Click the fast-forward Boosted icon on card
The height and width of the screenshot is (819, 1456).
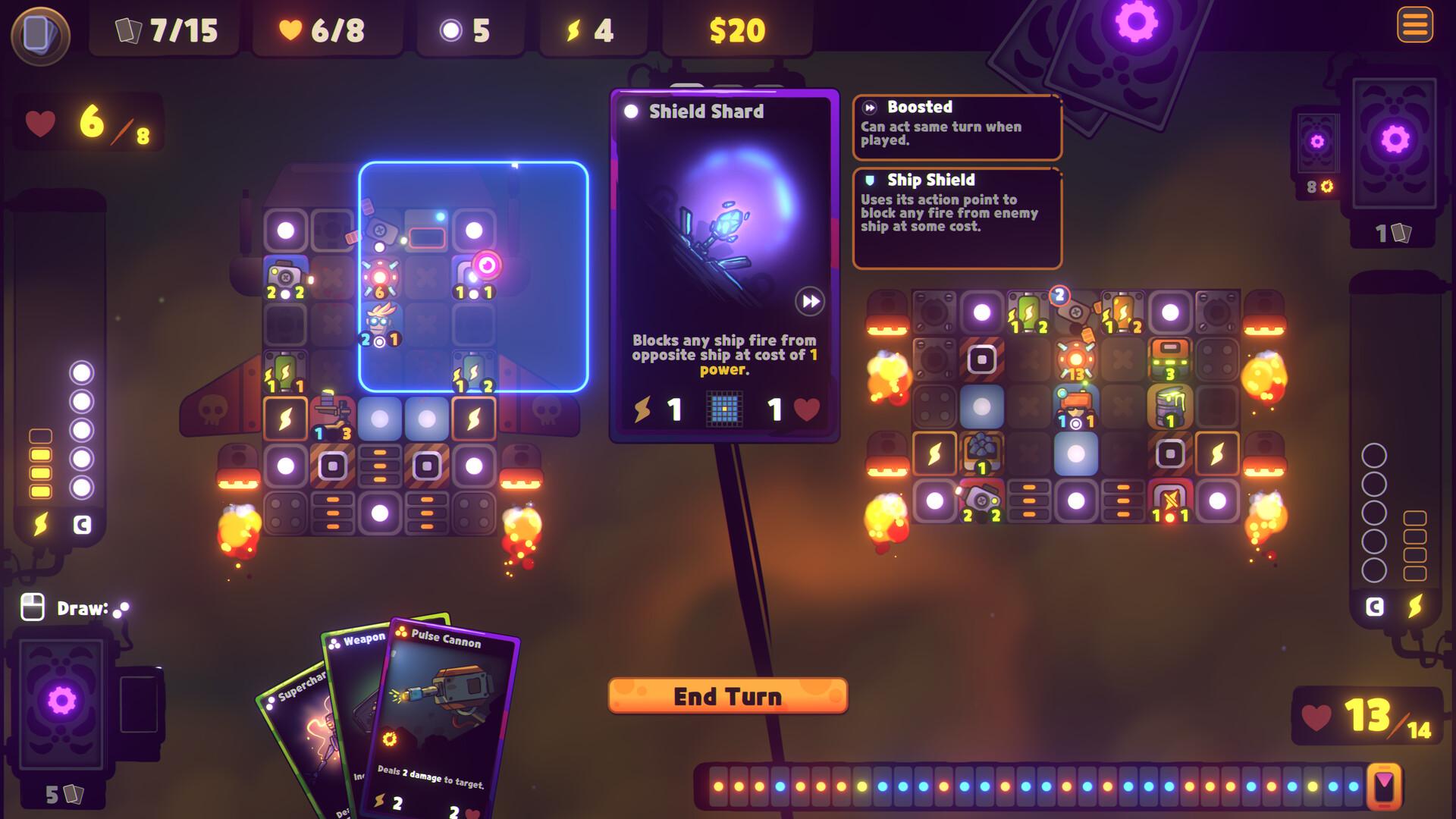[810, 302]
